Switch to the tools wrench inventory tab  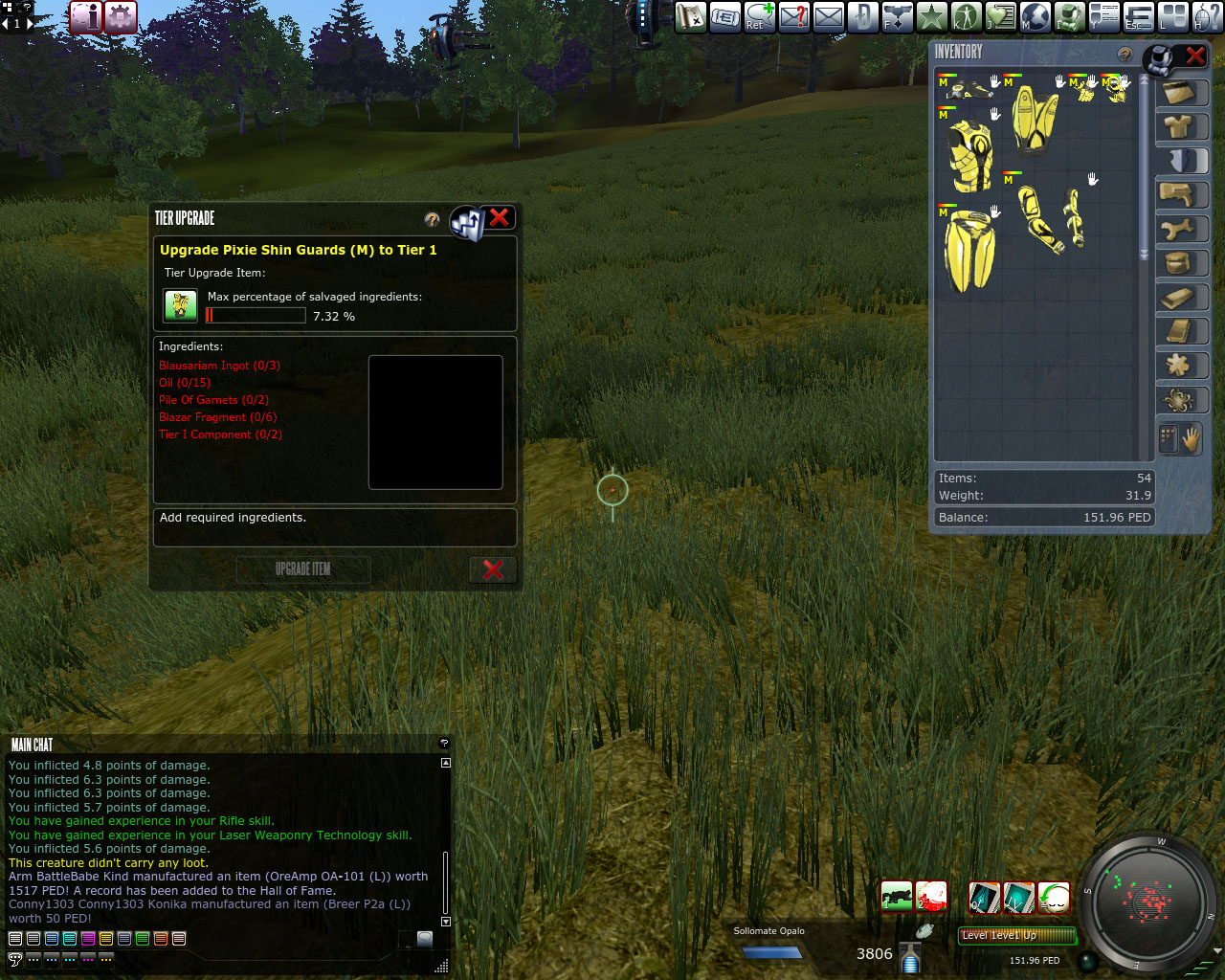click(1180, 230)
